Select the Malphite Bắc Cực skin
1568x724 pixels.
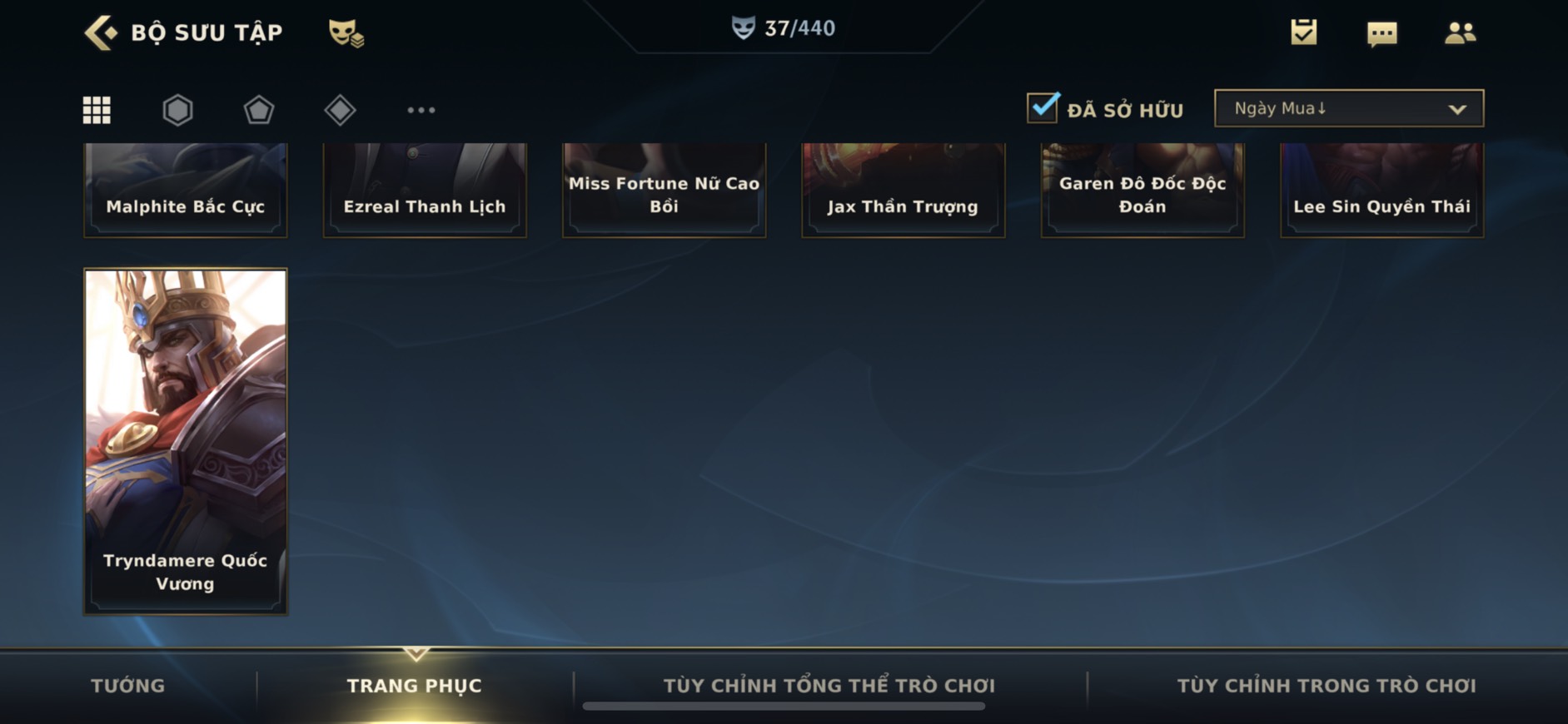pos(185,191)
